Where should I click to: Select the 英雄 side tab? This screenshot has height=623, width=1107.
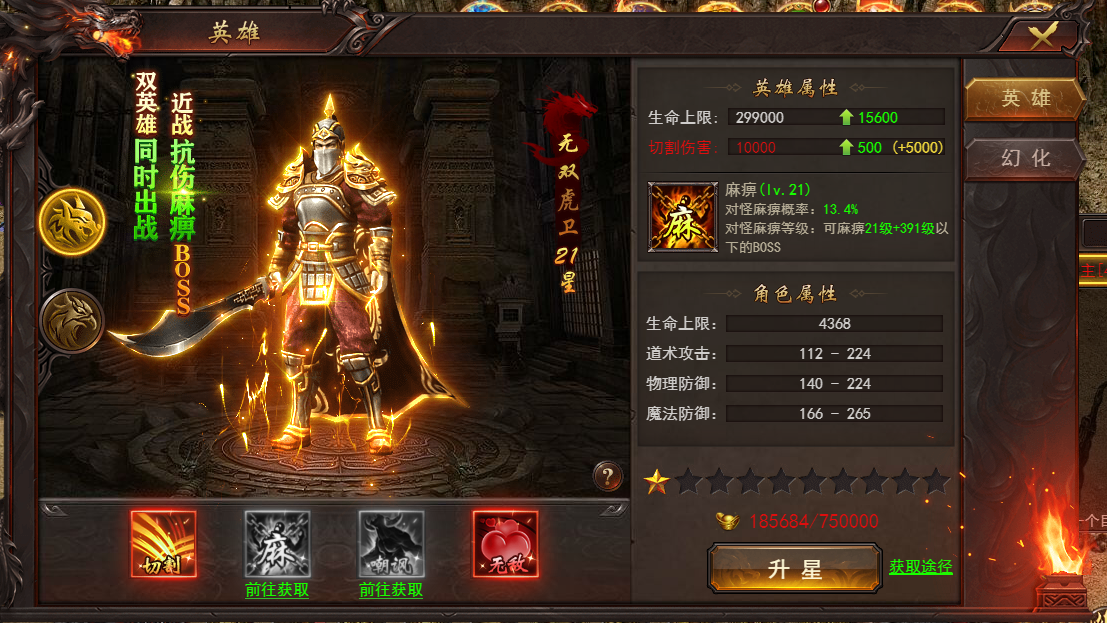coord(1025,99)
